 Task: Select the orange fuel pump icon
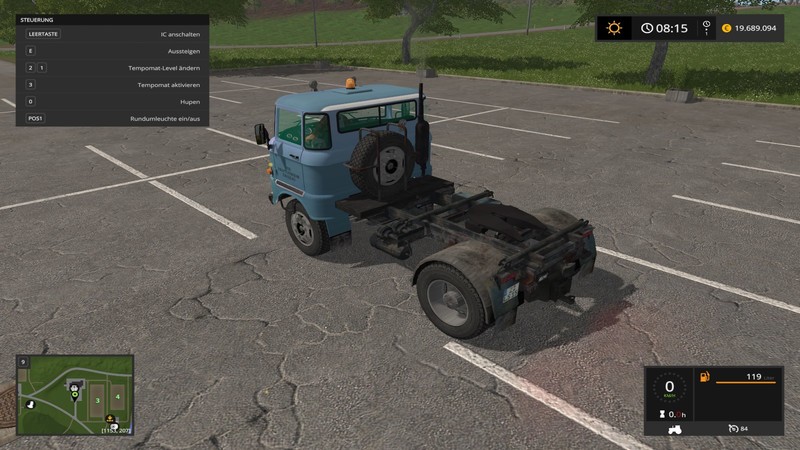point(704,377)
